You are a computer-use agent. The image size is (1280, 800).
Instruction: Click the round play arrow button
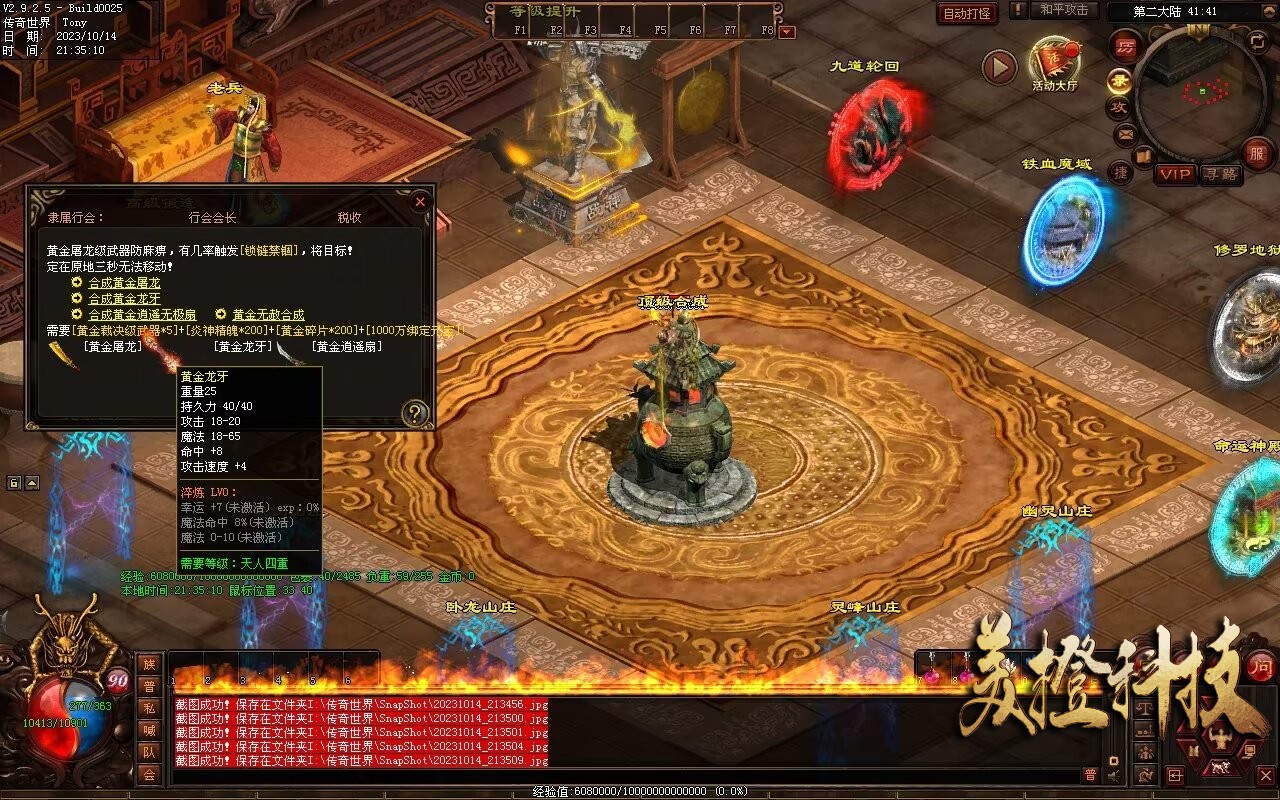click(x=999, y=67)
